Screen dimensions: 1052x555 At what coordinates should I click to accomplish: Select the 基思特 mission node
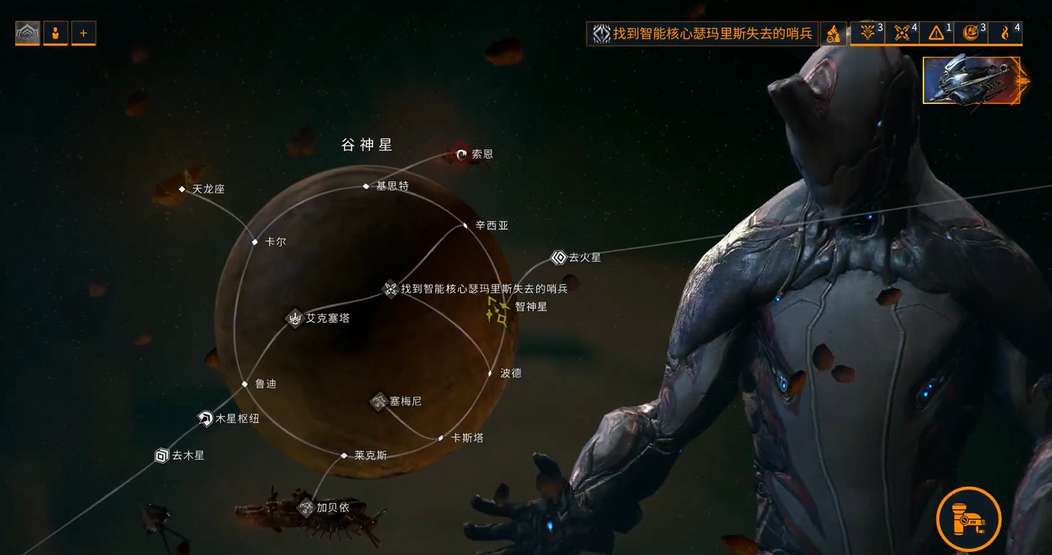click(367, 186)
